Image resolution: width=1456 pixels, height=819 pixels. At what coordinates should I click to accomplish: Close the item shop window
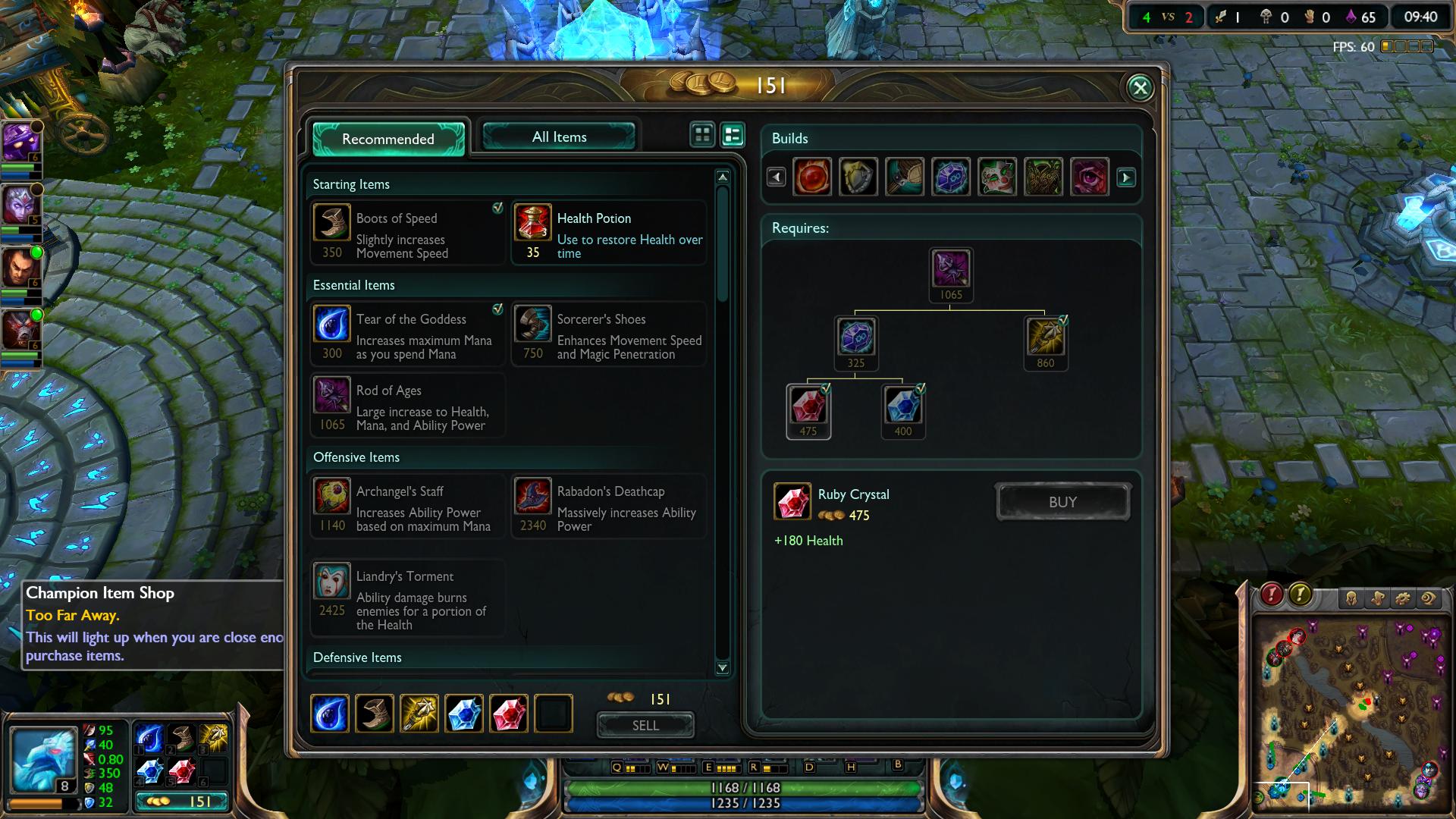click(x=1140, y=88)
